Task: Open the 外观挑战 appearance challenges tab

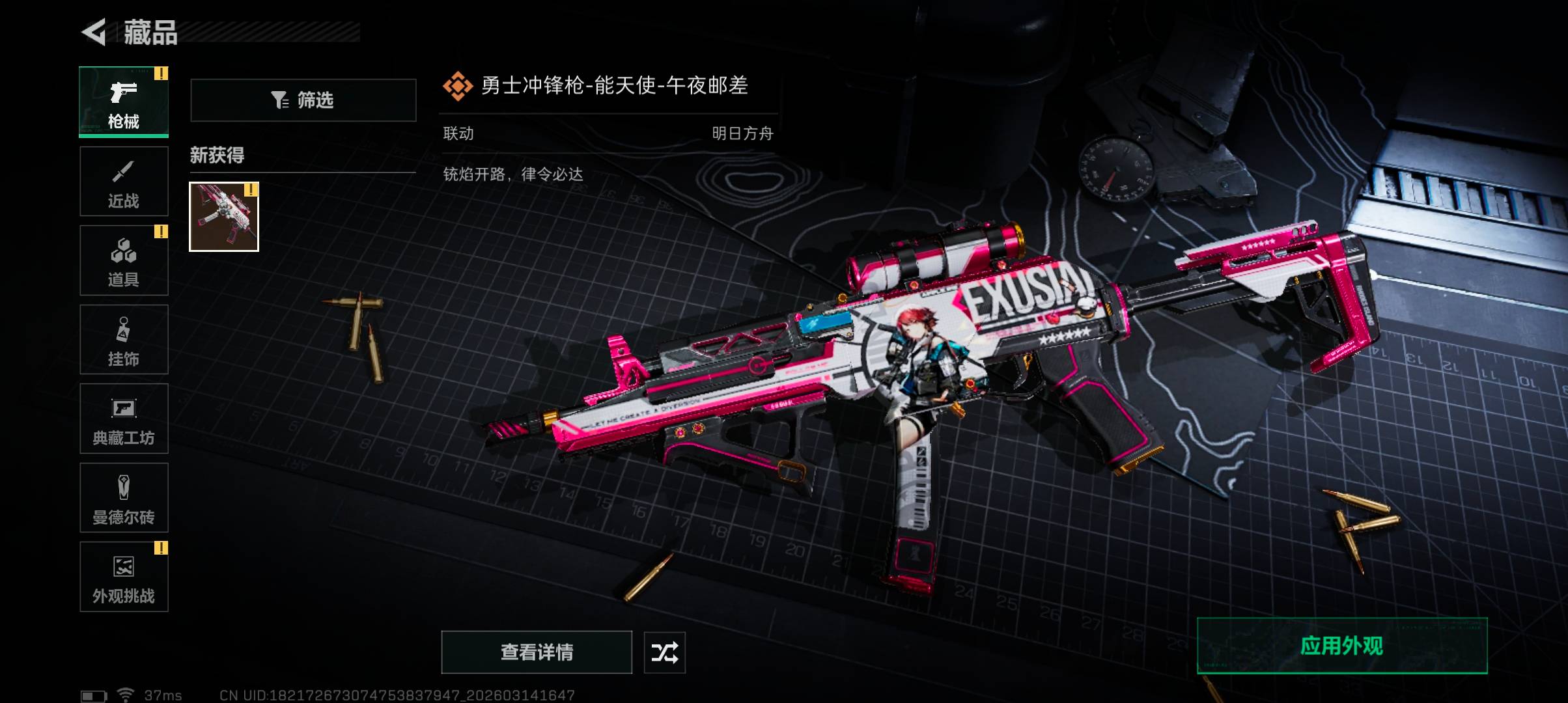Action: [x=124, y=577]
